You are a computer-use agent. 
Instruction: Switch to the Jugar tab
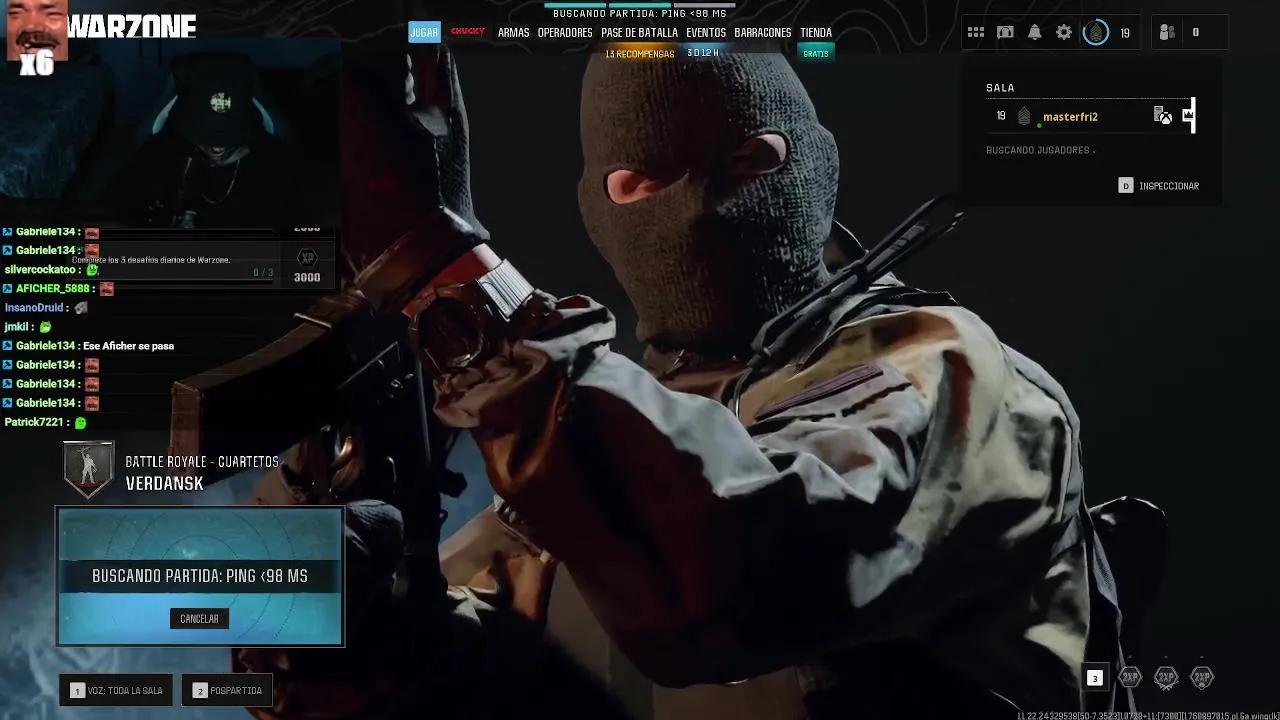(424, 32)
